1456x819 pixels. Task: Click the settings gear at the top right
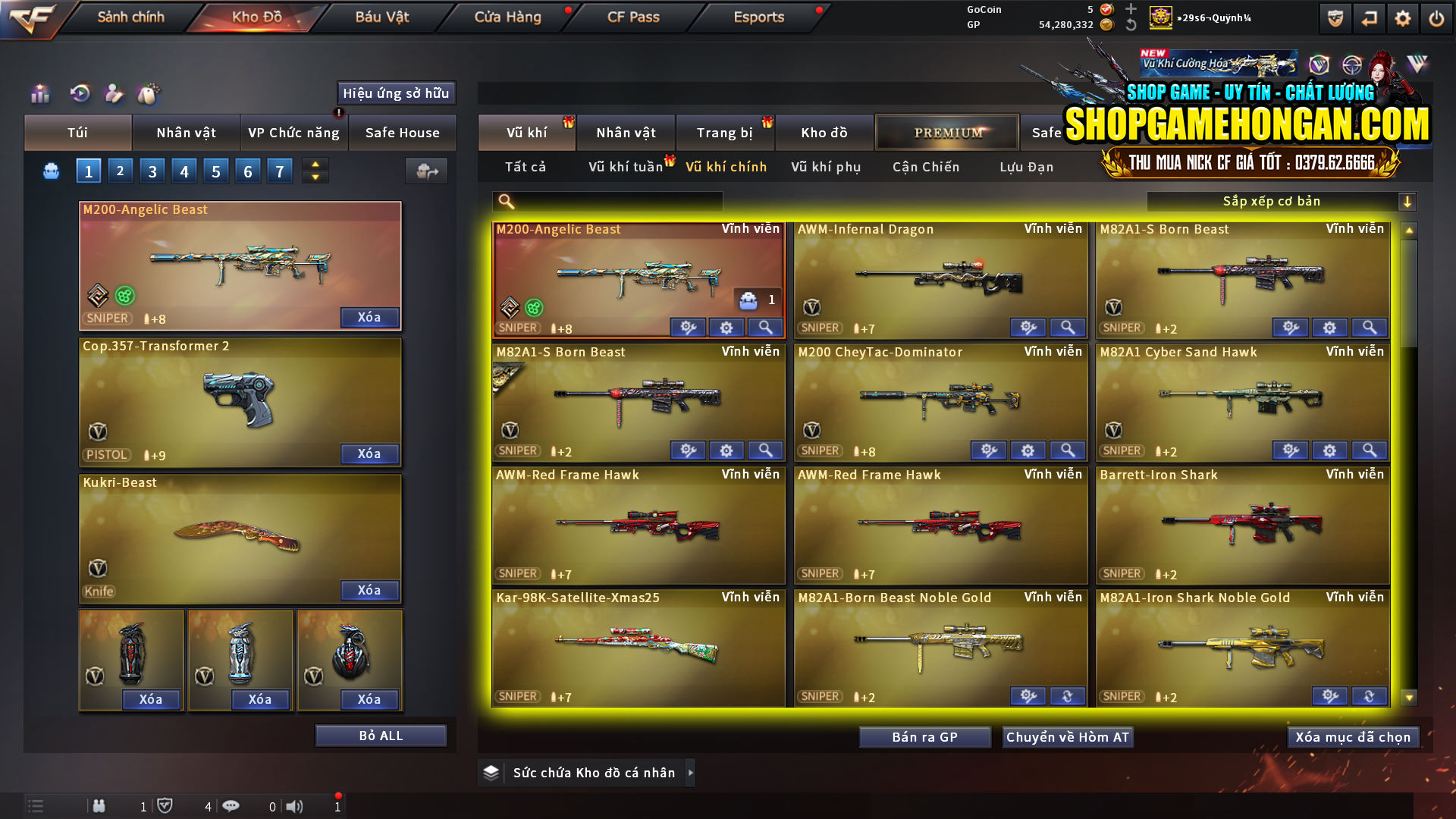1402,17
